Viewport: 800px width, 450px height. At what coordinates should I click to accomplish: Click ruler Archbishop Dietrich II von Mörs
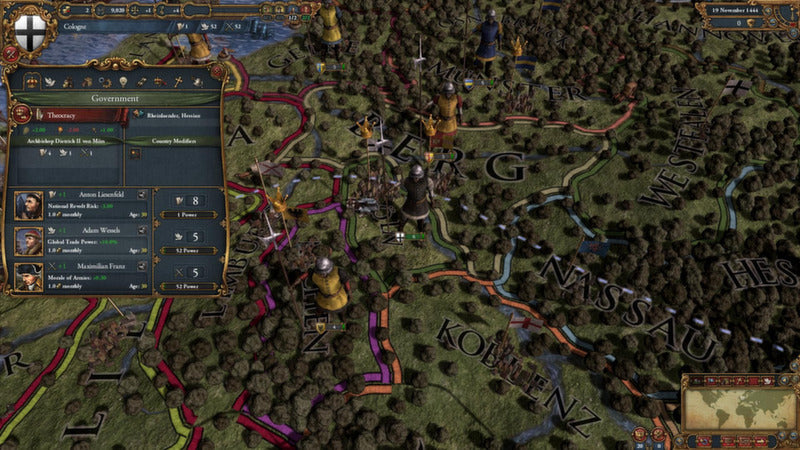[x=66, y=141]
